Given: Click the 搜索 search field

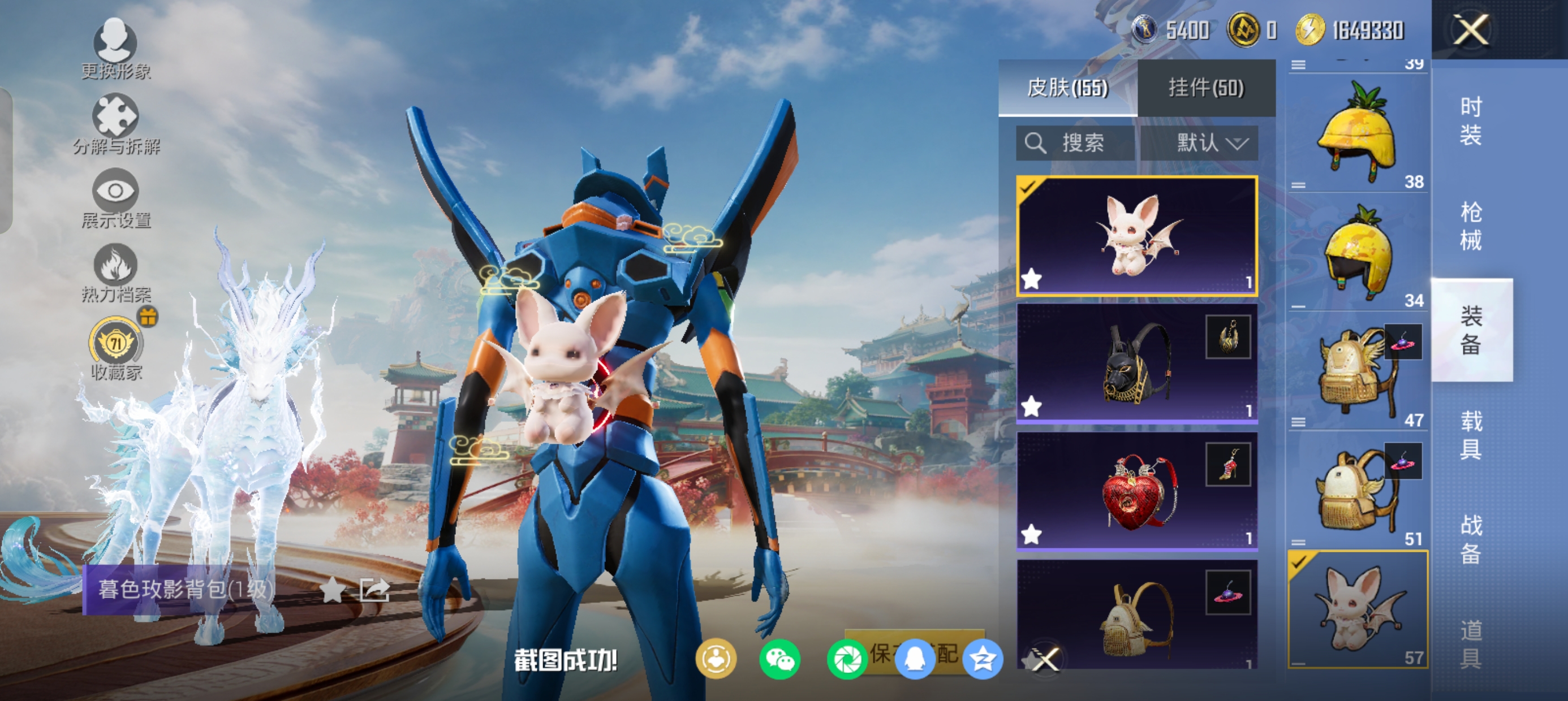Looking at the screenshot, I should (1075, 143).
